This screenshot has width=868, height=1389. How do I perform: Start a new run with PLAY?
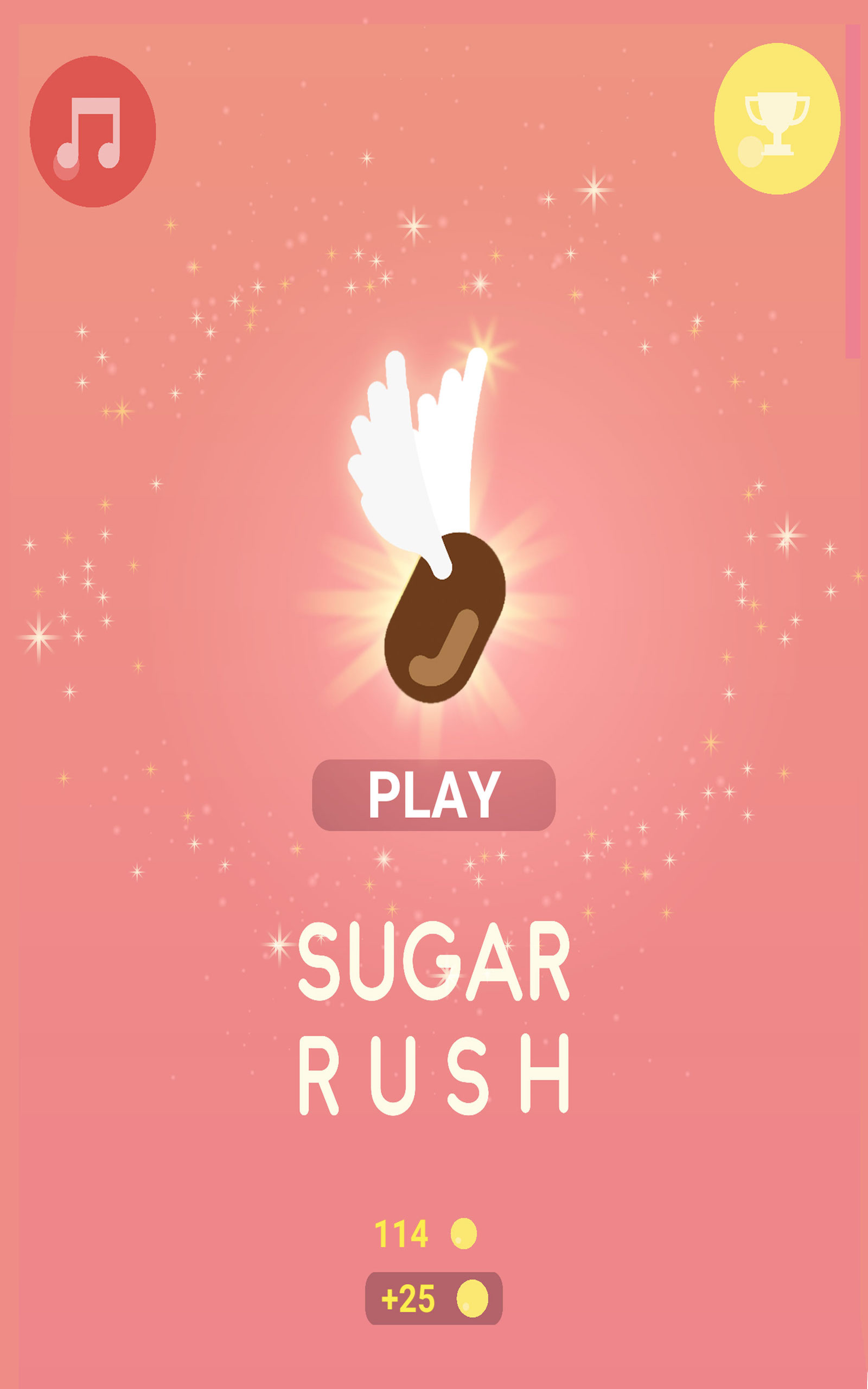point(434,796)
